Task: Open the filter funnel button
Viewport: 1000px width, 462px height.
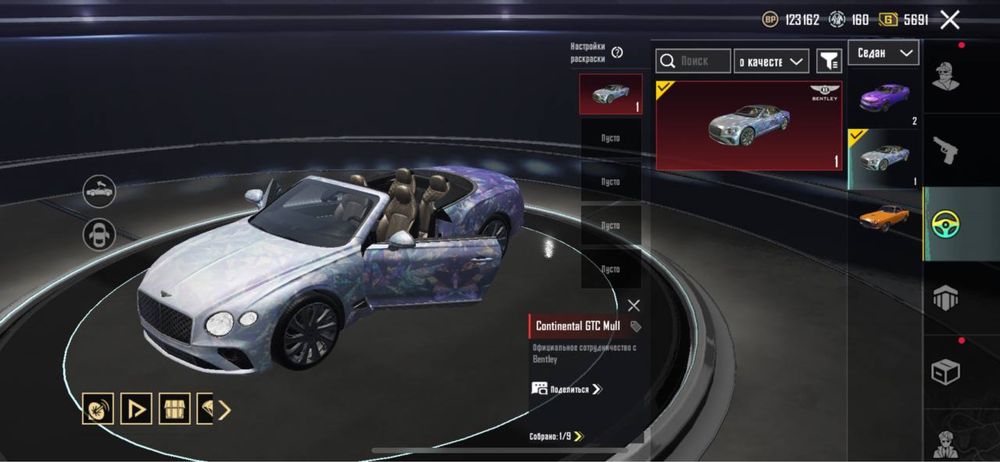Action: pos(829,62)
